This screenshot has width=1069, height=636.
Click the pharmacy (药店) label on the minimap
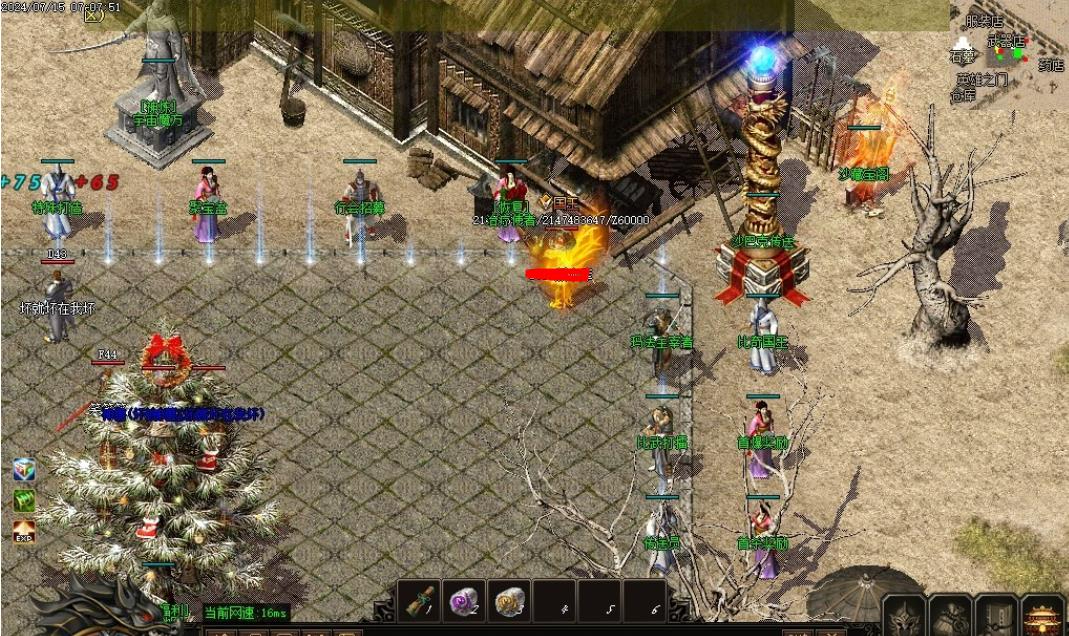(1051, 66)
